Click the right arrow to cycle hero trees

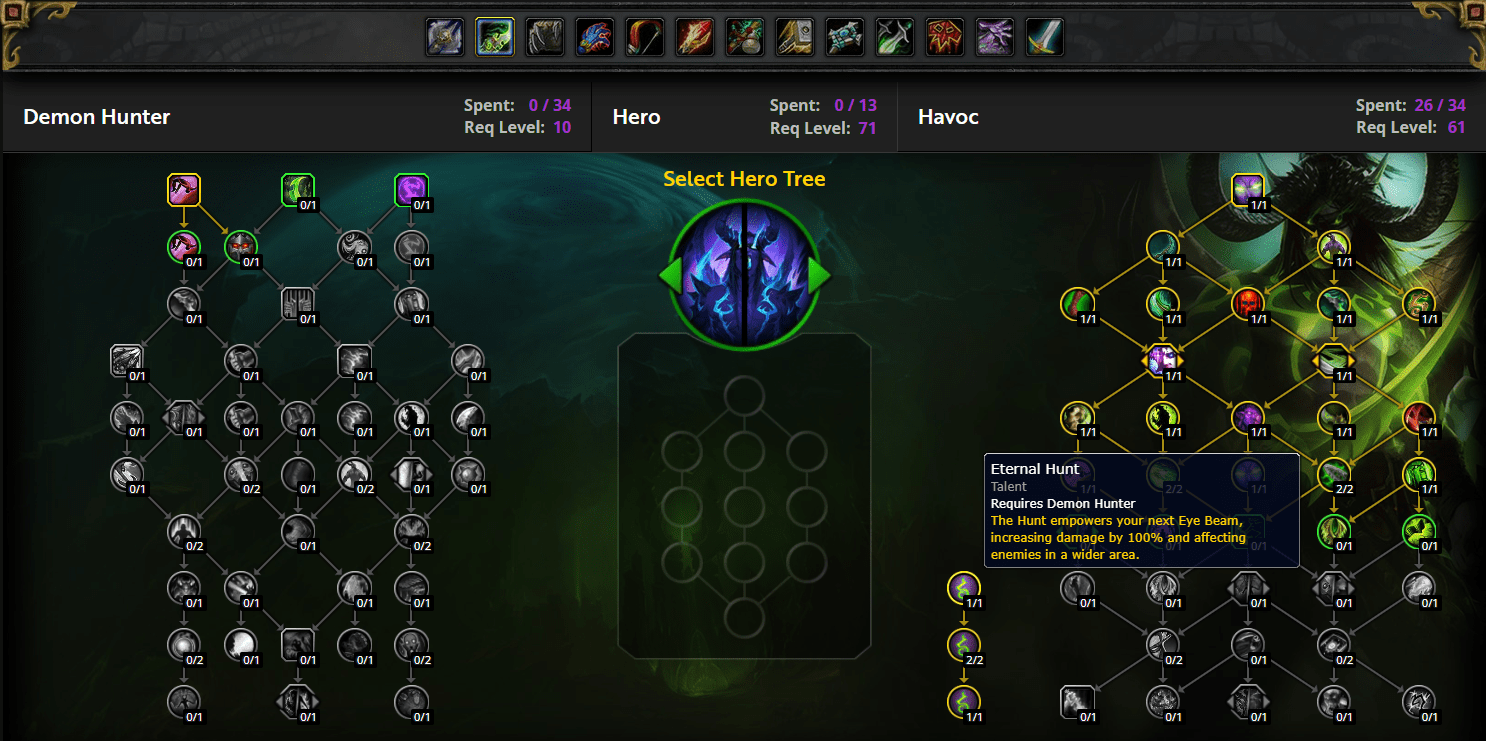[x=818, y=273]
